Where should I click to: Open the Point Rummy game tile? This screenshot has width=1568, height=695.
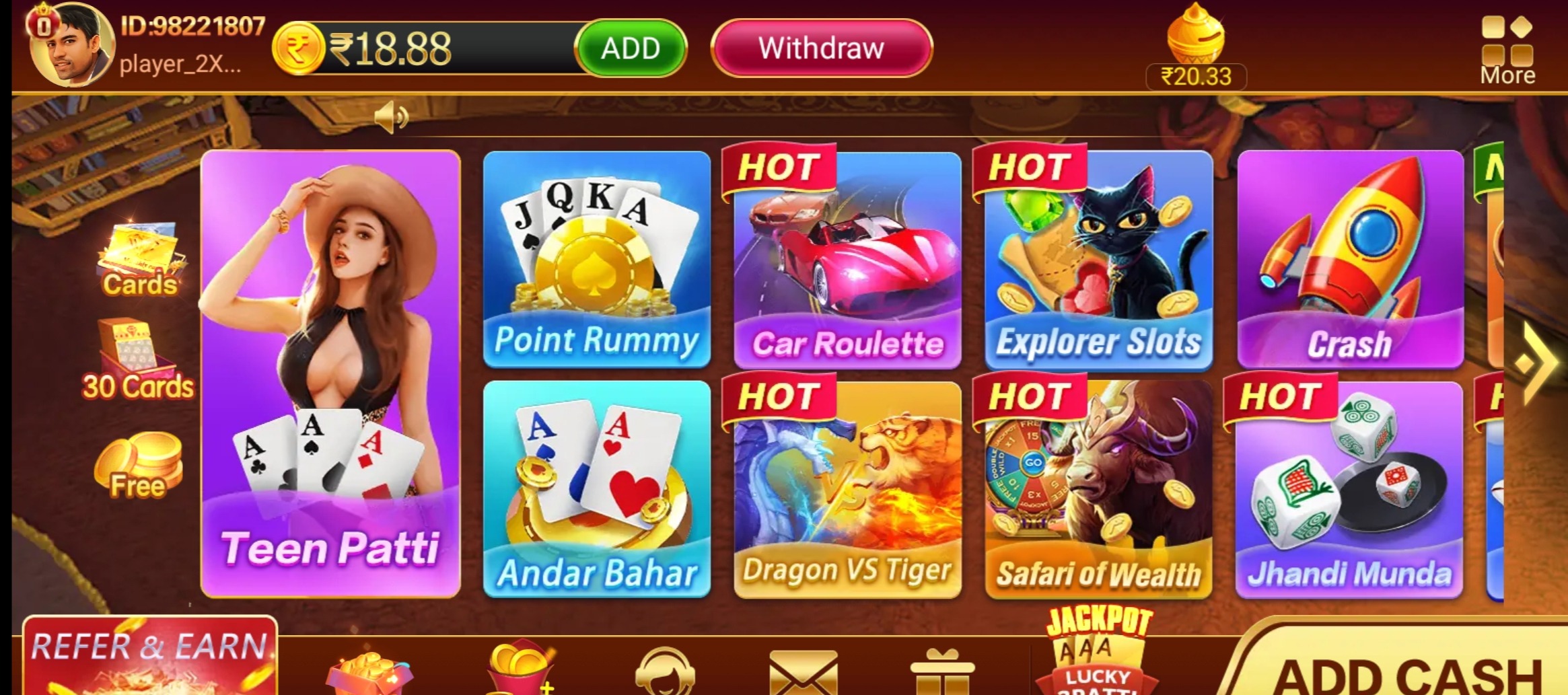[597, 259]
